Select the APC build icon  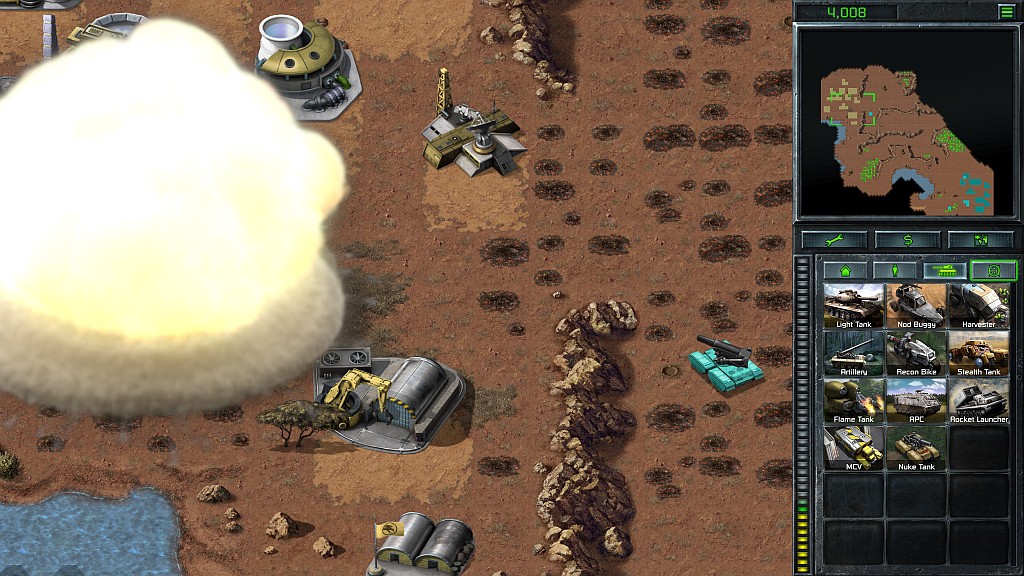(916, 400)
